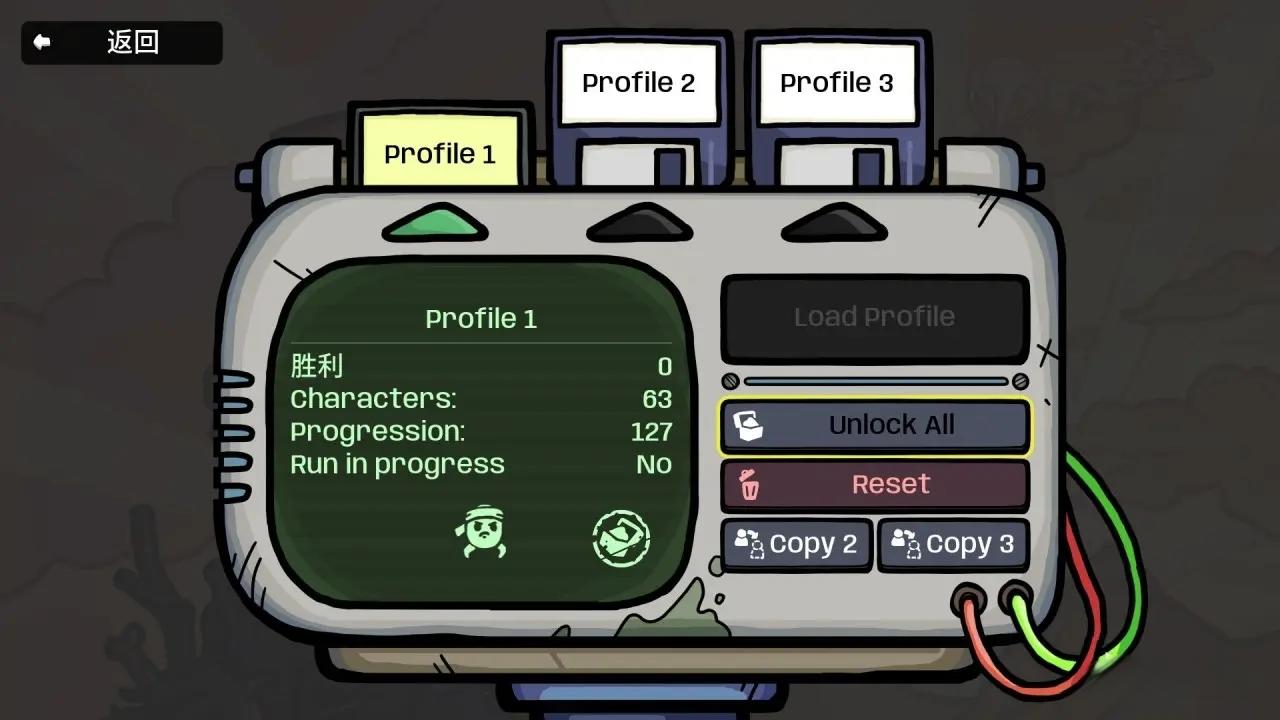Open the Profile 2 slot
1280x720 pixels.
637,83
